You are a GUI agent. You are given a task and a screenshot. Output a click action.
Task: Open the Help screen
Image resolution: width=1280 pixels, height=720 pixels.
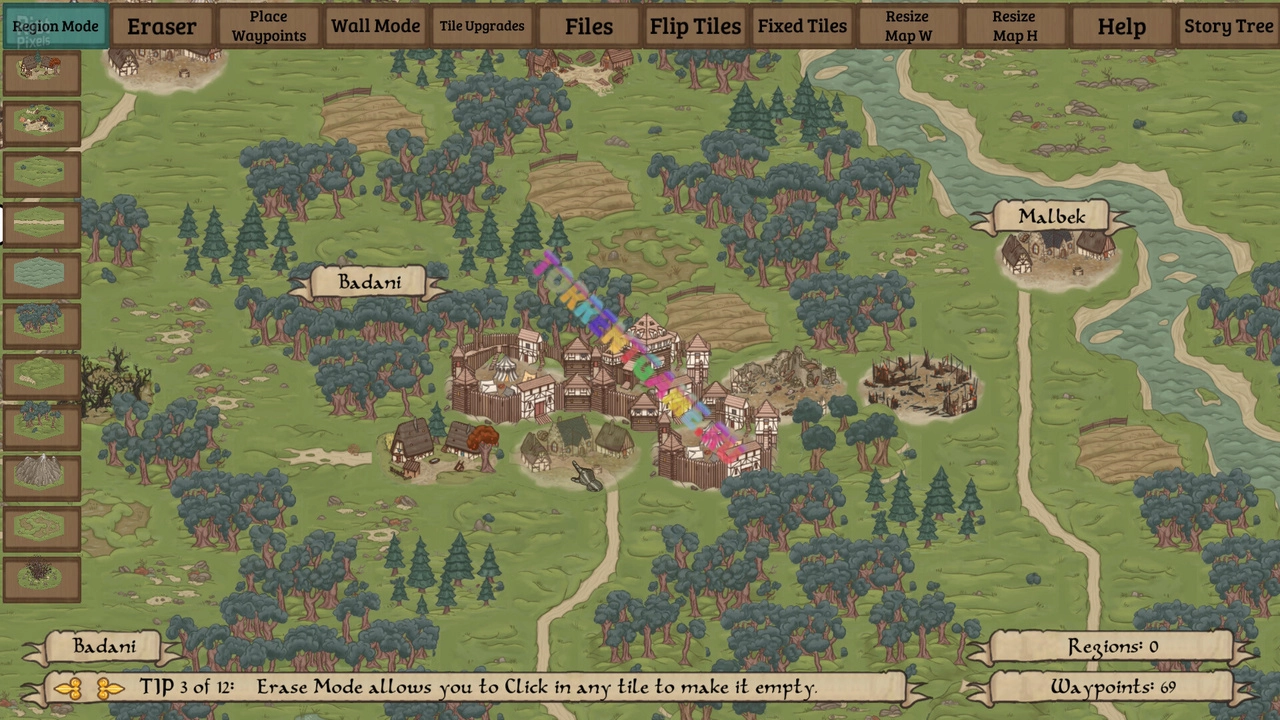pyautogui.click(x=1121, y=26)
